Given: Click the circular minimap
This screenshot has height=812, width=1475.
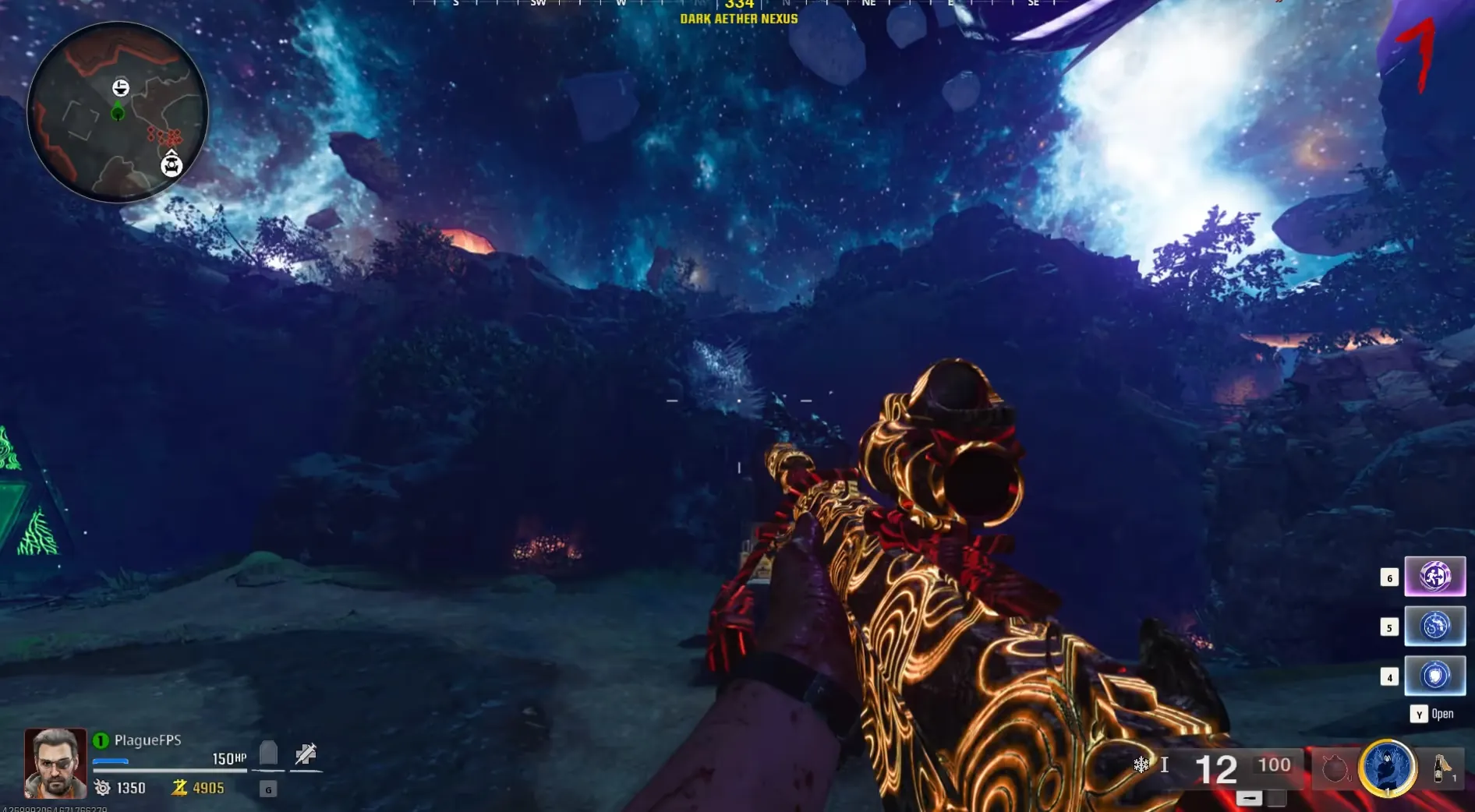Looking at the screenshot, I should pyautogui.click(x=118, y=112).
